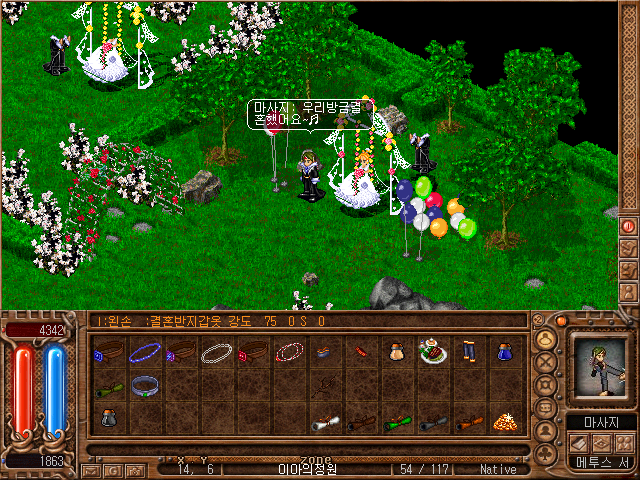Image resolution: width=640 pixels, height=480 pixels.
Task: Click the four-dots party button under name
Action: point(625,442)
